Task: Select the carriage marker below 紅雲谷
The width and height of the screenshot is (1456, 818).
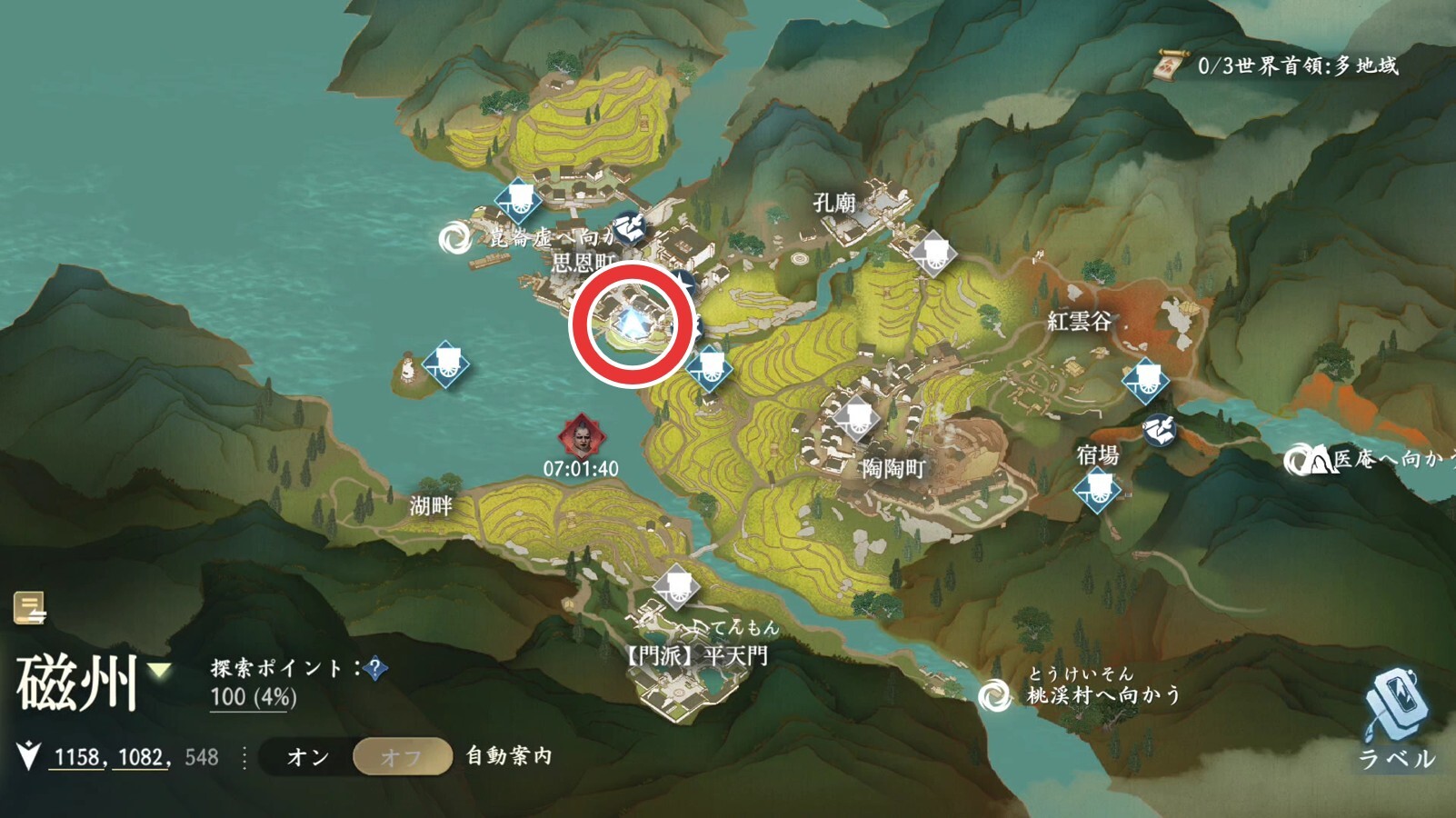Action: 1144,380
